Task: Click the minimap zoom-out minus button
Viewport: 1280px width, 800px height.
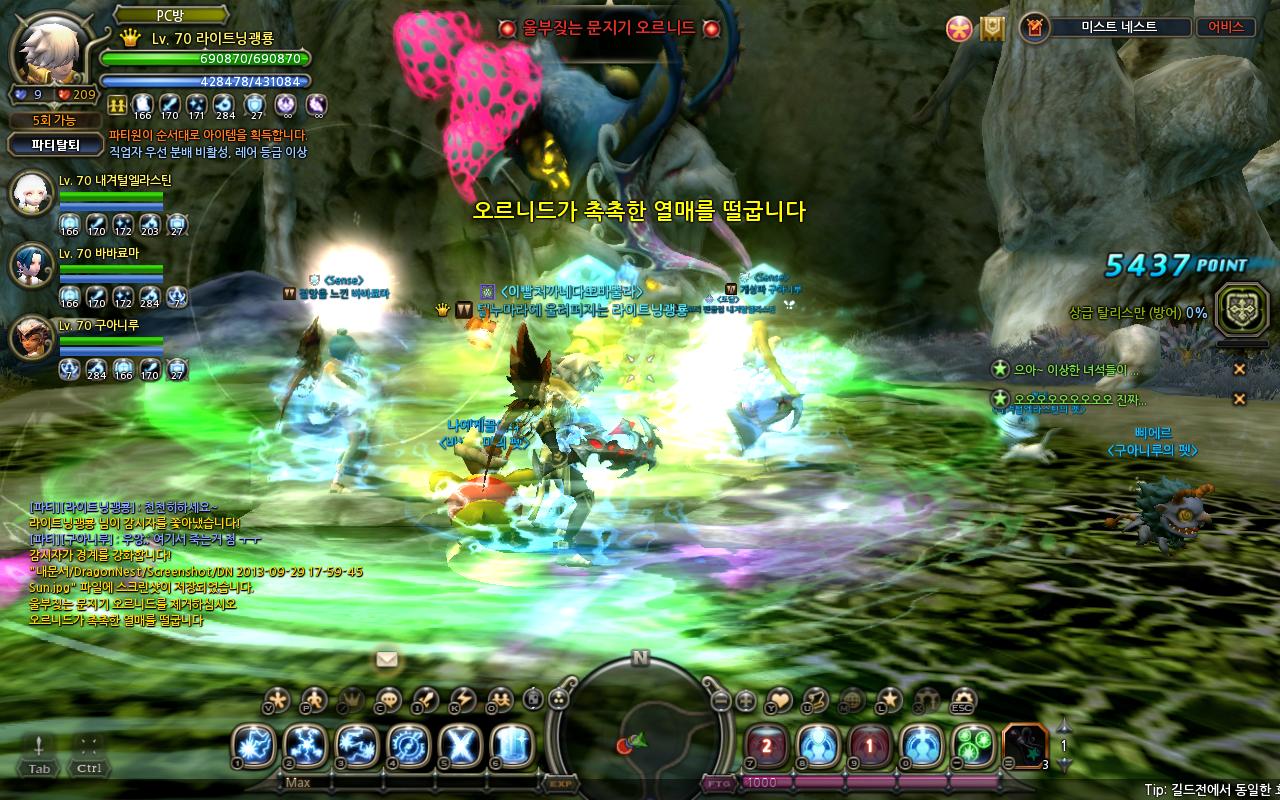Action: (720, 701)
